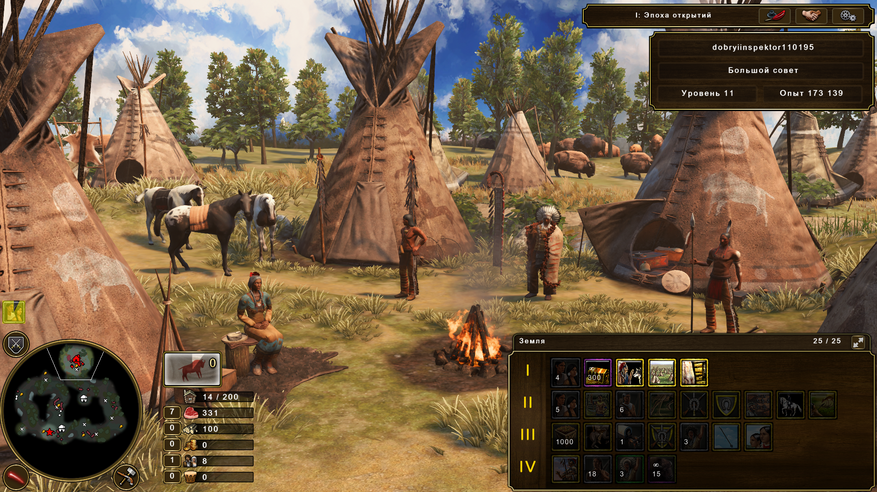
Task: Choose the spear card on blue background
Action: pos(727,437)
